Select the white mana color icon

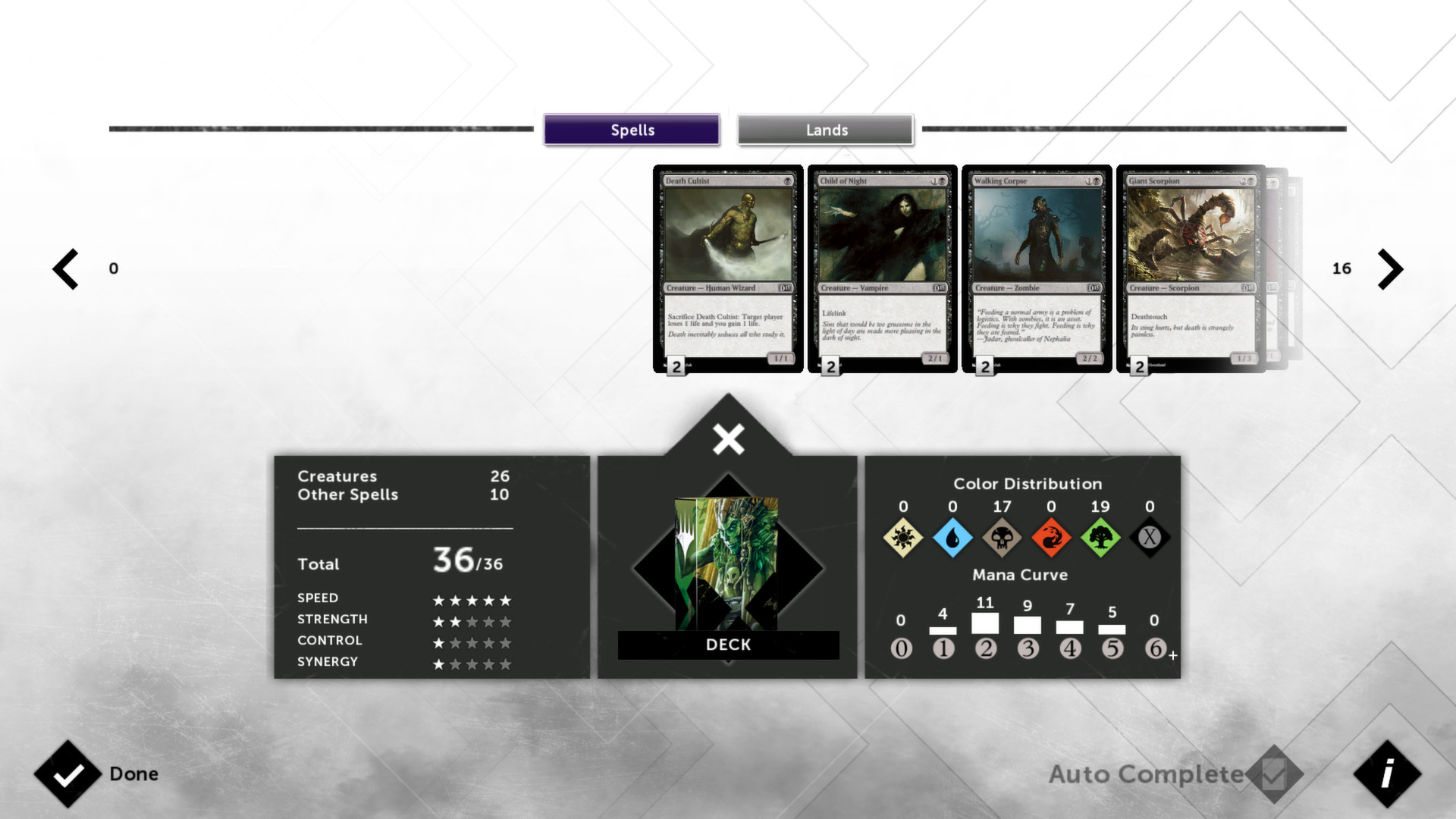click(x=902, y=538)
